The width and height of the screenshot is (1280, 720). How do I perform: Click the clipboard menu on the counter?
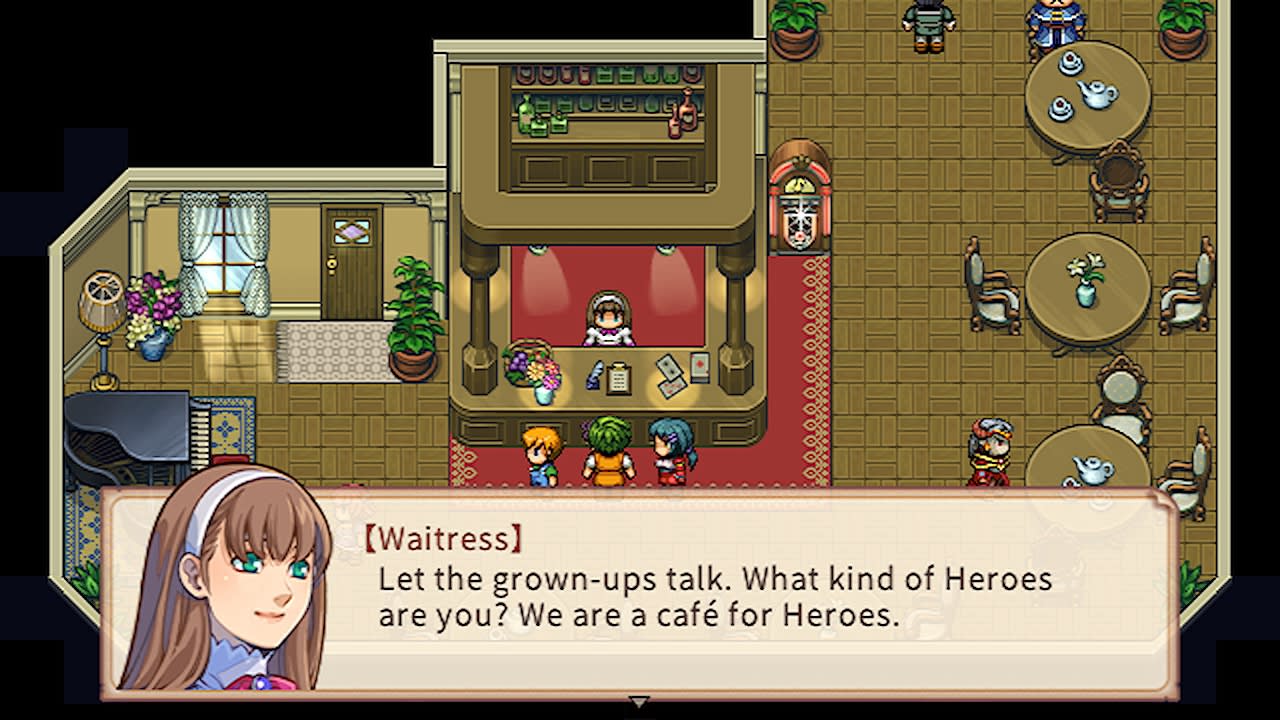(x=618, y=378)
